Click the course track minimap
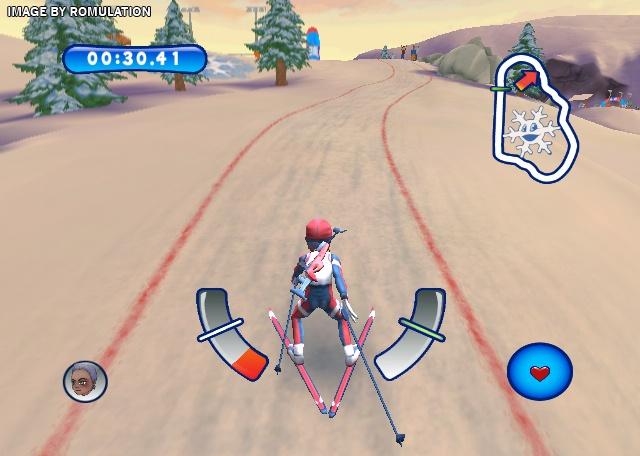 click(534, 120)
